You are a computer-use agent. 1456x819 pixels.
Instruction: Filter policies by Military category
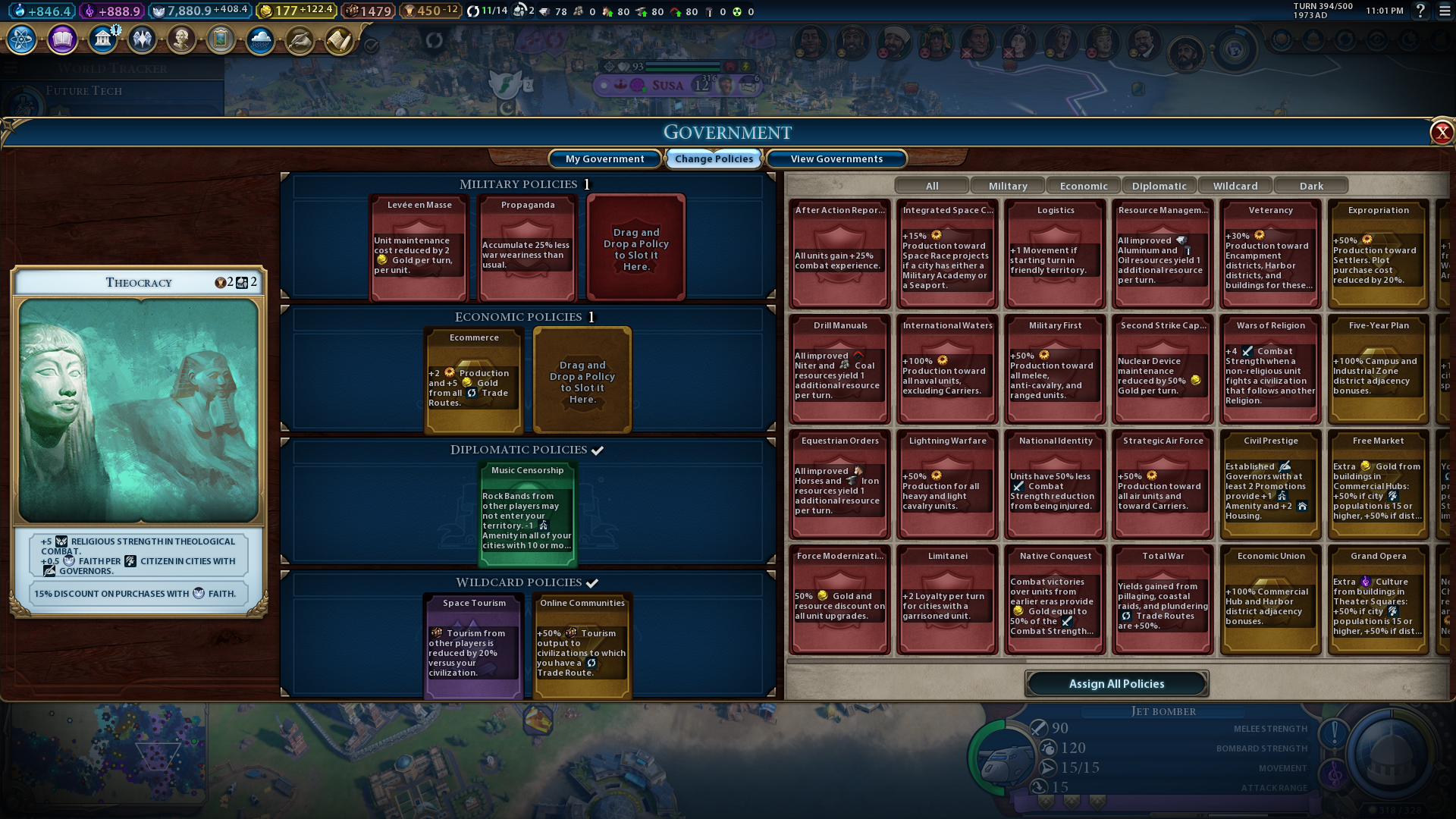[x=1007, y=186]
